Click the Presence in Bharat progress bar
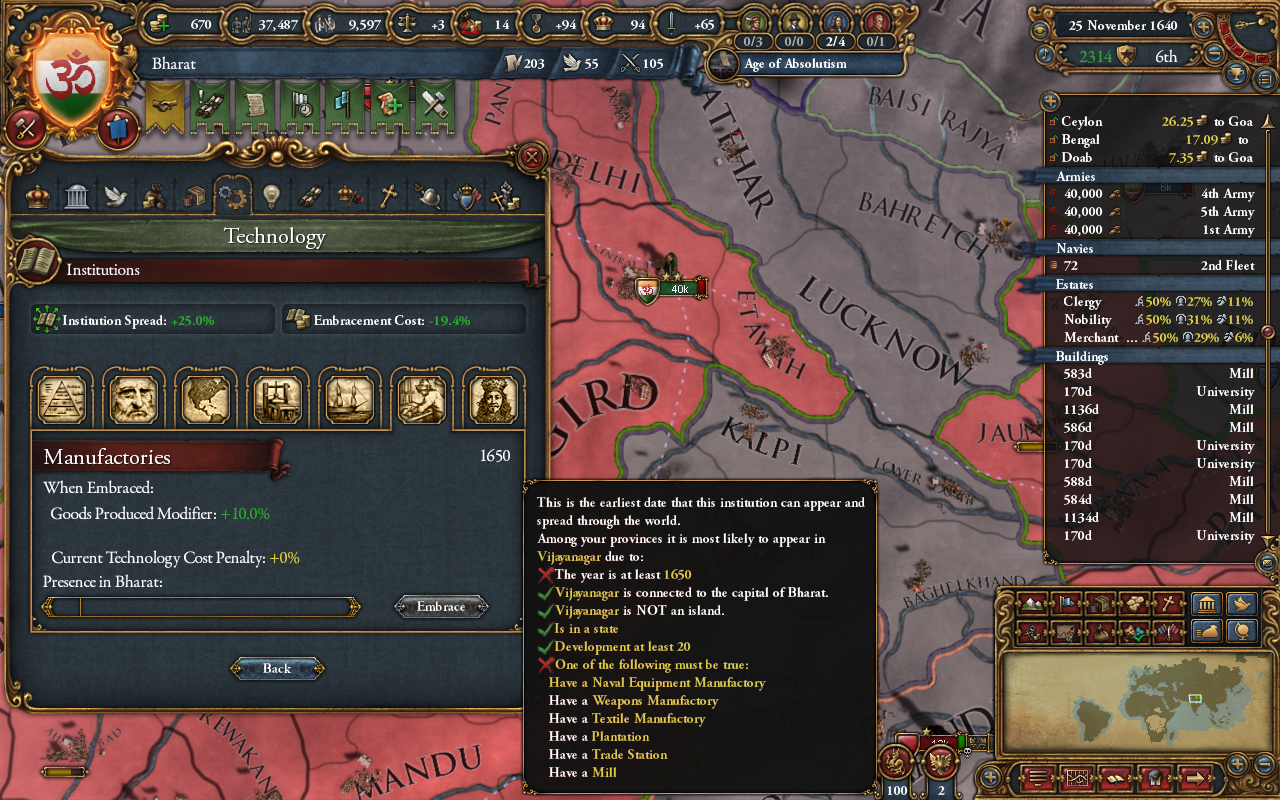This screenshot has height=800, width=1280. pos(200,606)
